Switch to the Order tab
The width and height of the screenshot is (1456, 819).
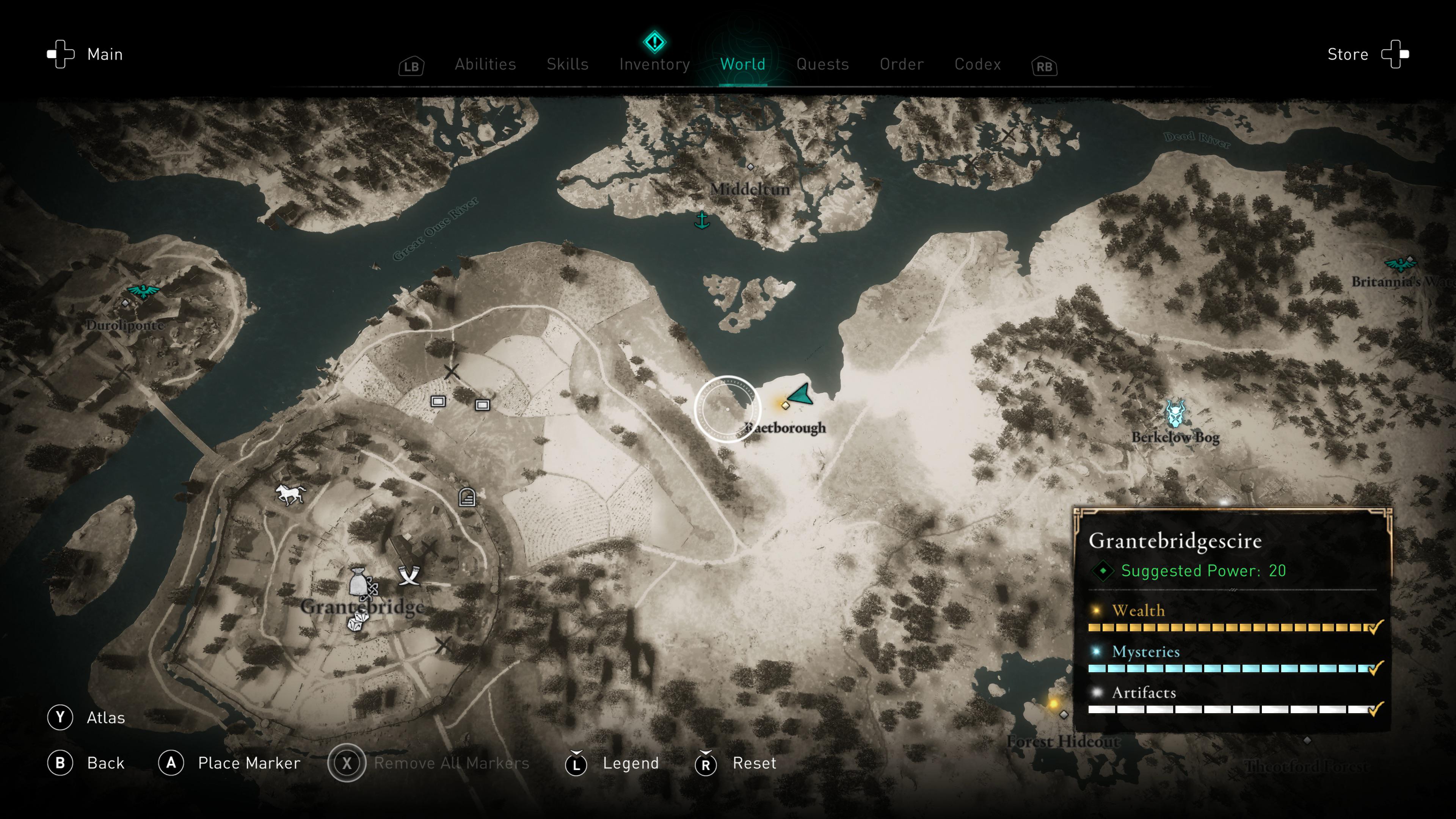[x=902, y=64]
